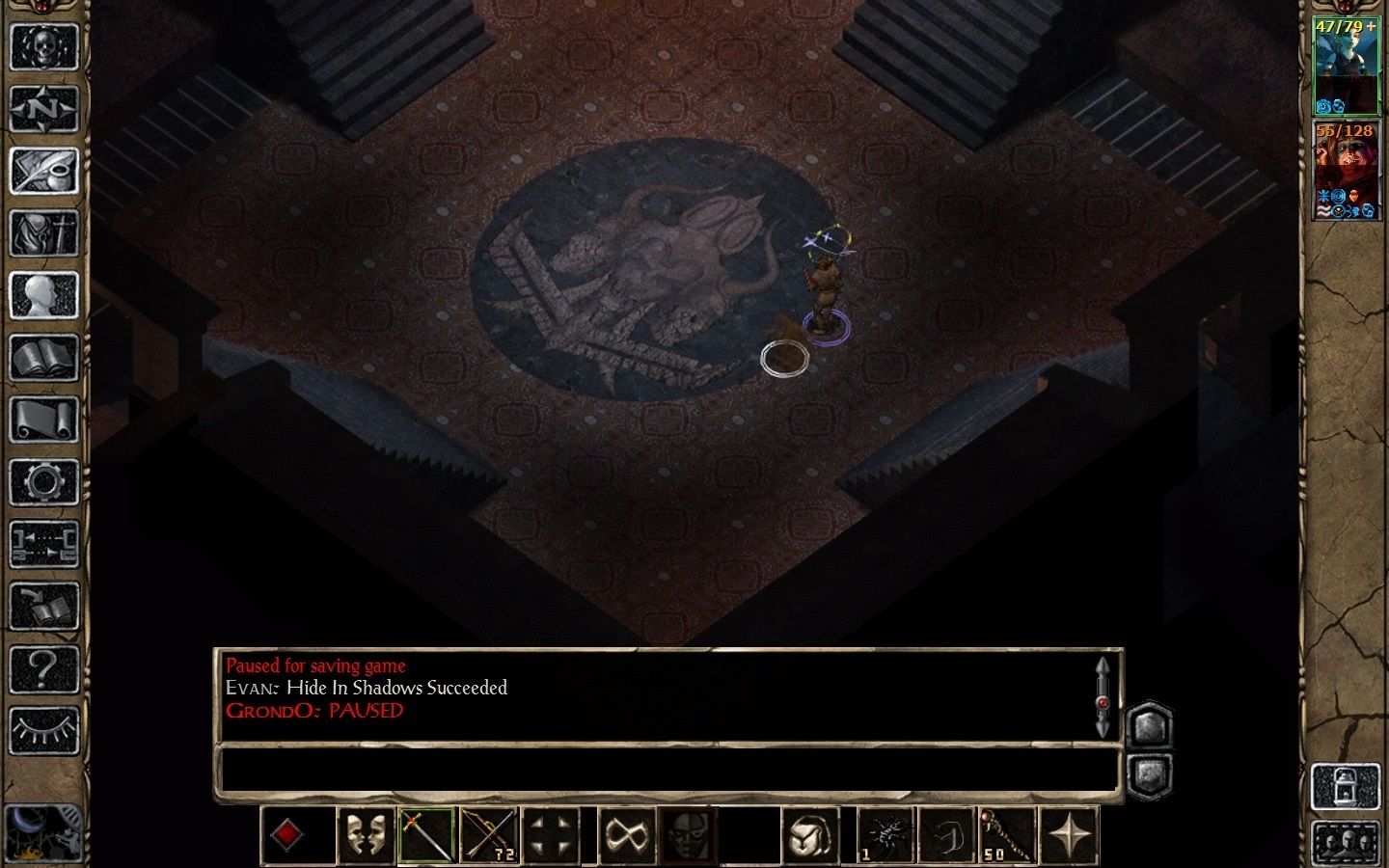
Task: Click the red diamond Guard action
Action: pos(286,835)
